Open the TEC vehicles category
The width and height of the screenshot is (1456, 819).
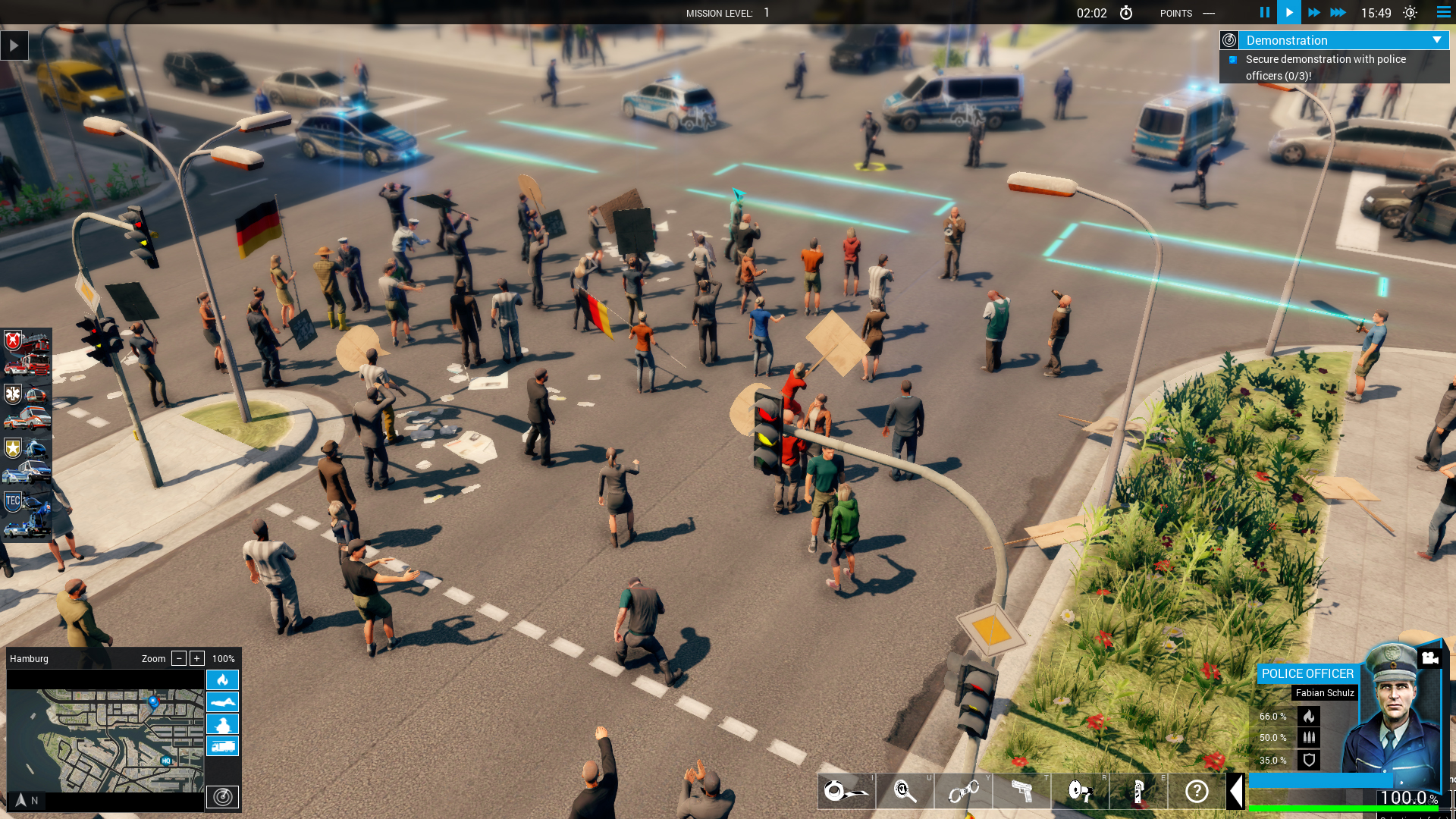(x=12, y=501)
